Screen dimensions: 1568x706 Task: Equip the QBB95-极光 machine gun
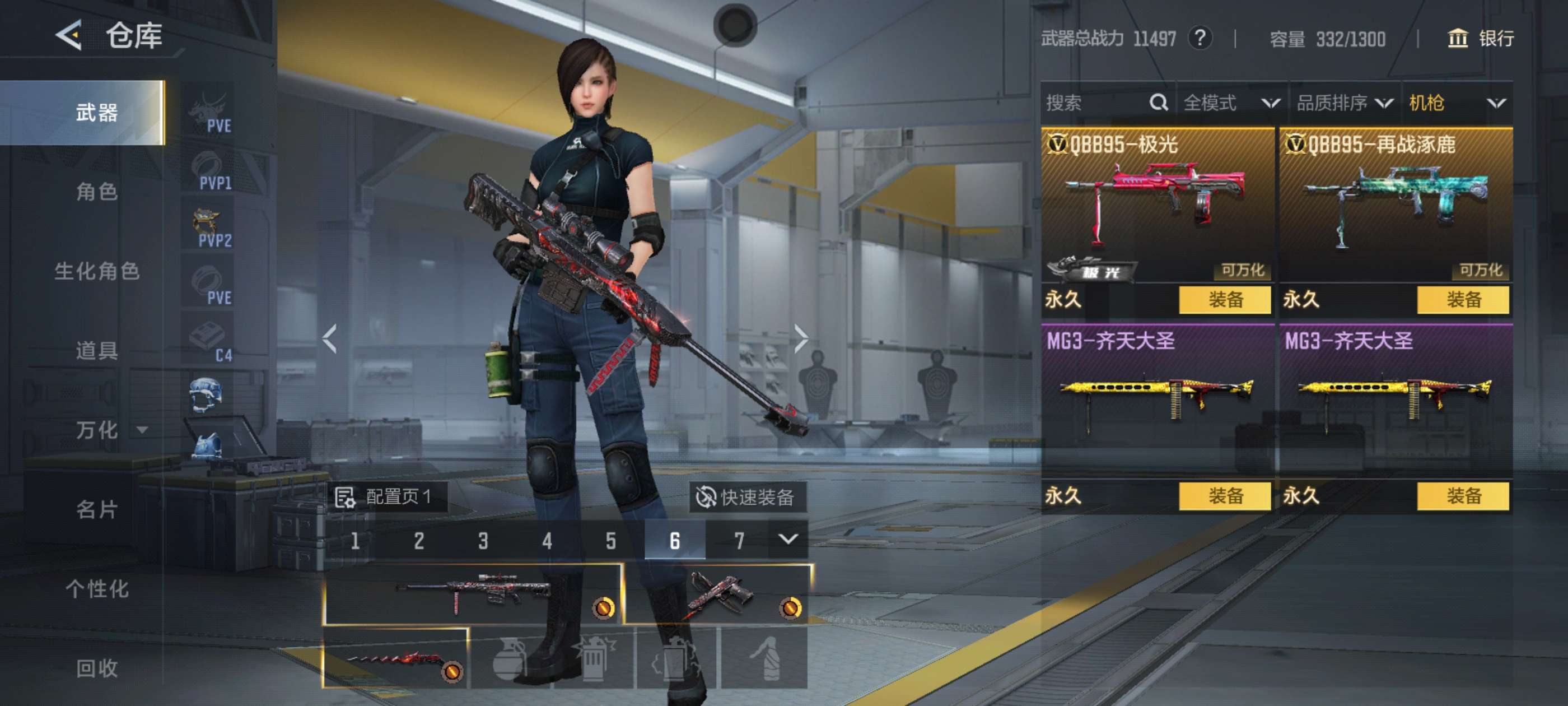[1225, 300]
